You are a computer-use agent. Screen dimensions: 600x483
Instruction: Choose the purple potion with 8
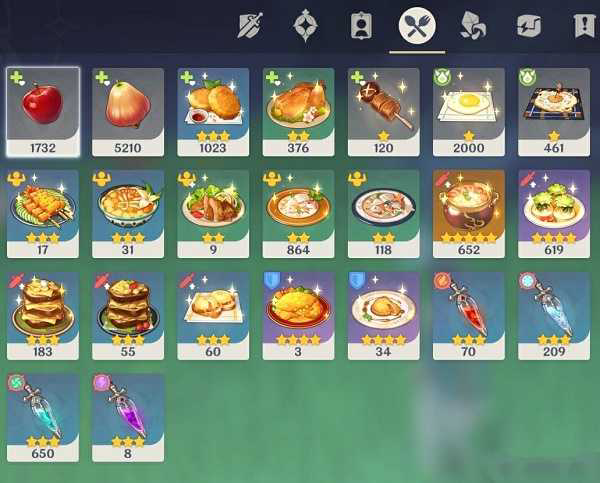[128, 411]
